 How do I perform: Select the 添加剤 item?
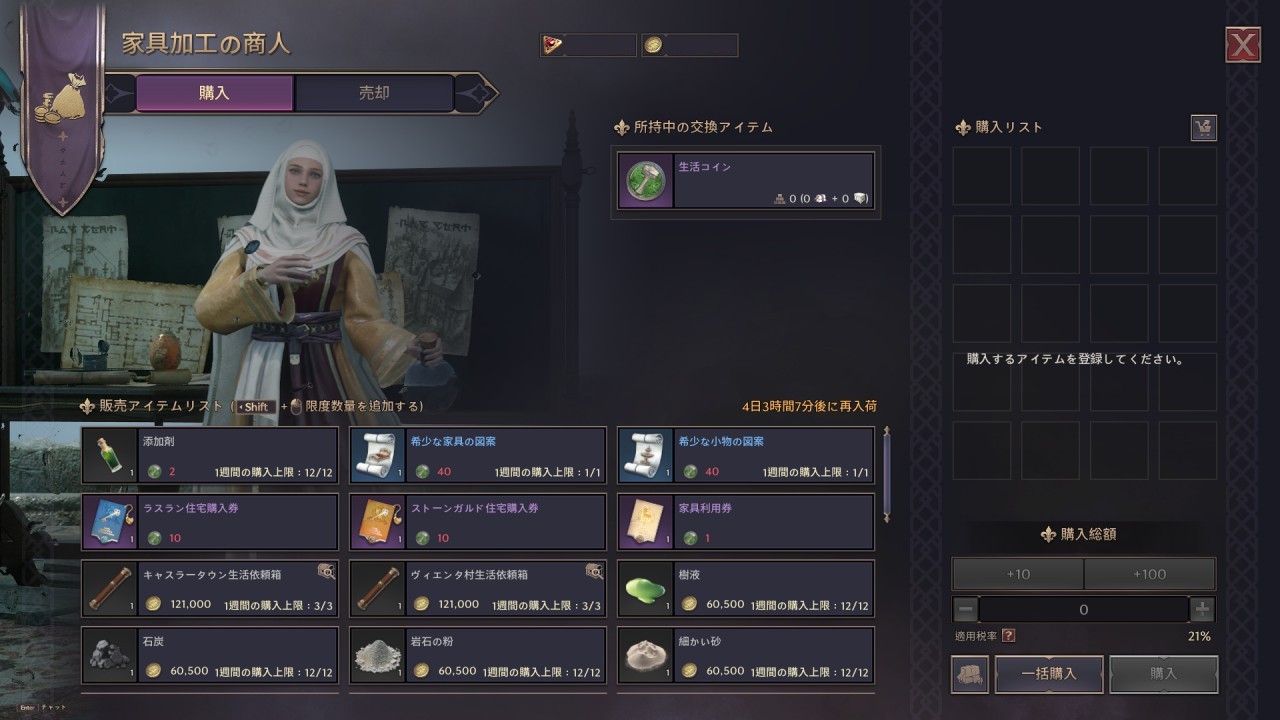coord(210,456)
